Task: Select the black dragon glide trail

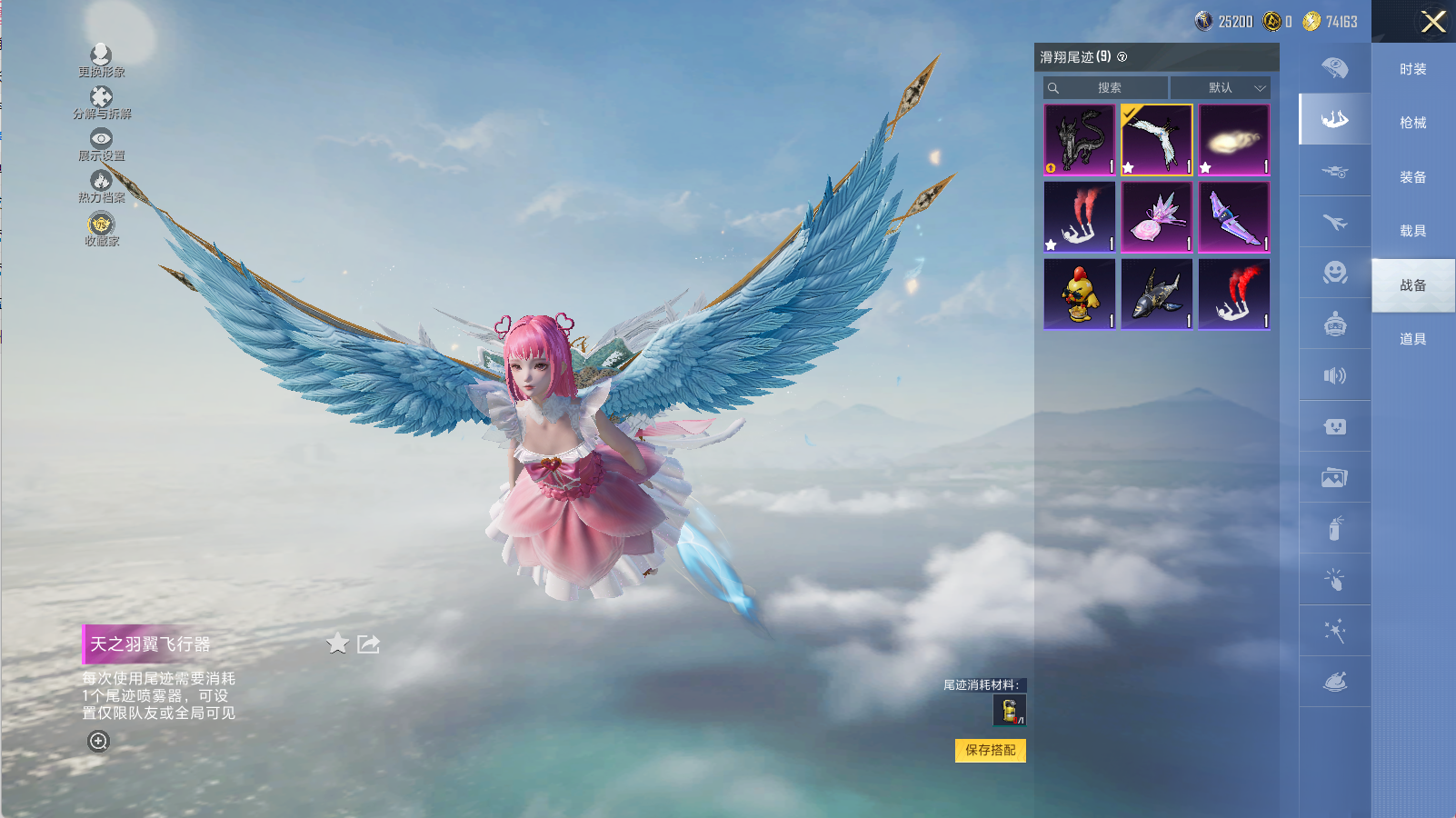Action: 1079,139
